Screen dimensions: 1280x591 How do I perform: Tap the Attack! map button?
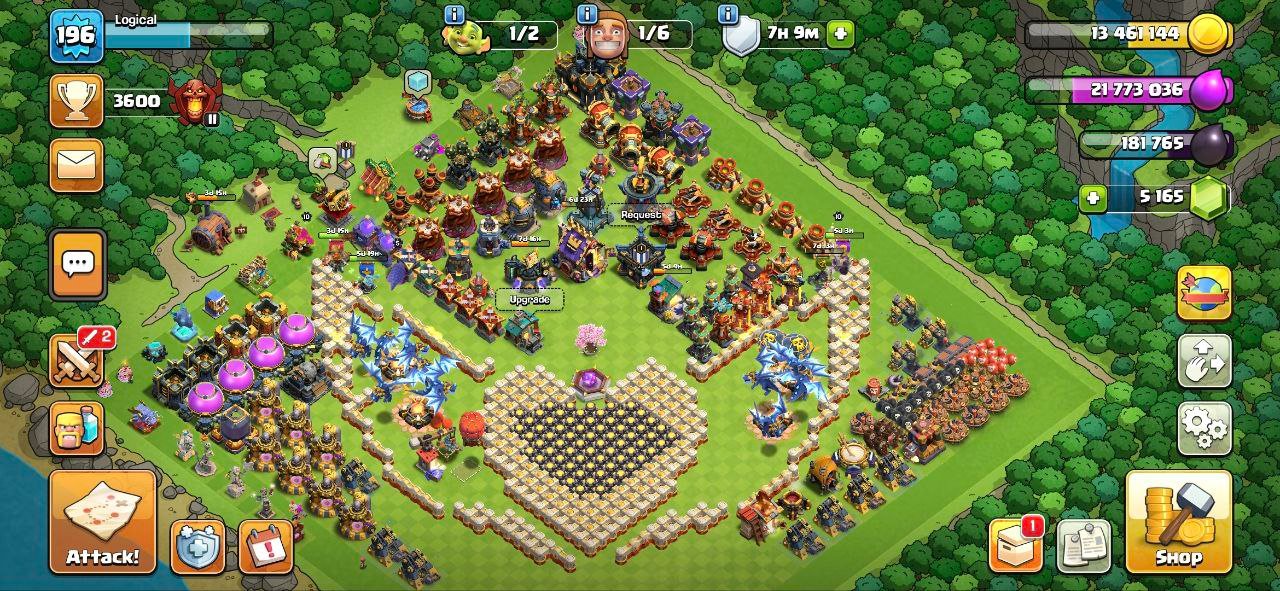click(x=103, y=522)
